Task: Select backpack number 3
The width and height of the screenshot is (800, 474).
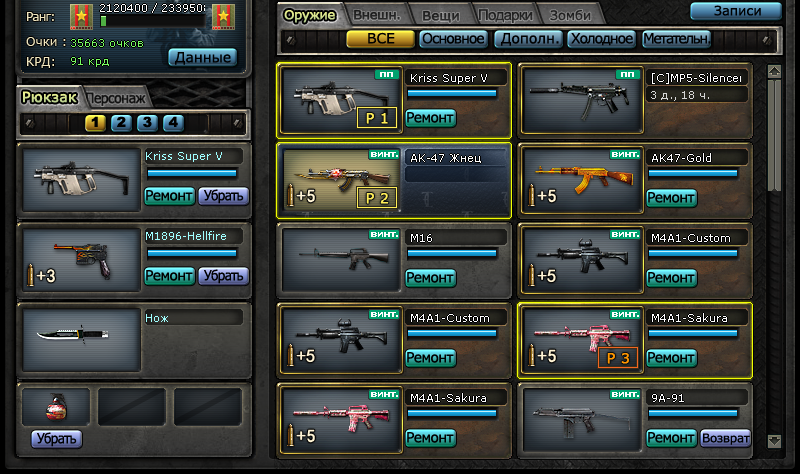Action: (147, 123)
